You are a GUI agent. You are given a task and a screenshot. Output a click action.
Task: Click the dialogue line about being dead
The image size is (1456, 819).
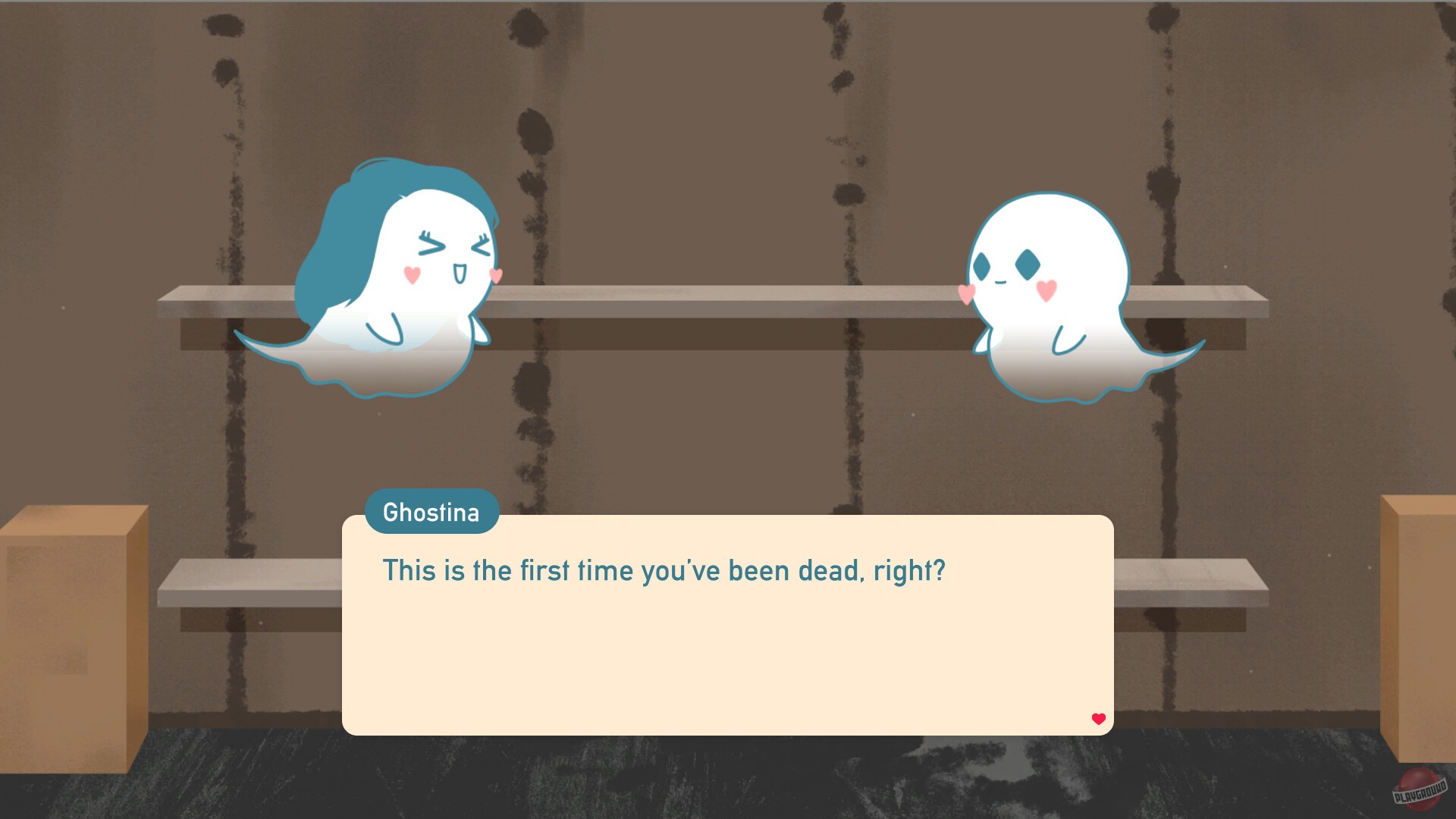pos(664,570)
